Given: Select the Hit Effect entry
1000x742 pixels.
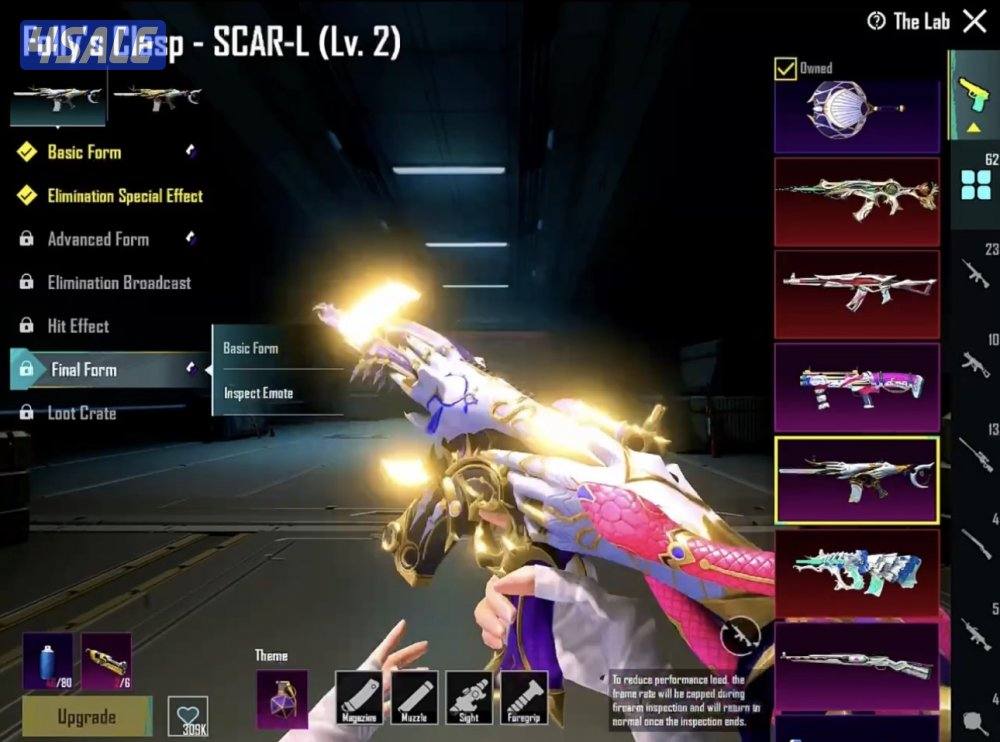Looking at the screenshot, I should pos(78,326).
